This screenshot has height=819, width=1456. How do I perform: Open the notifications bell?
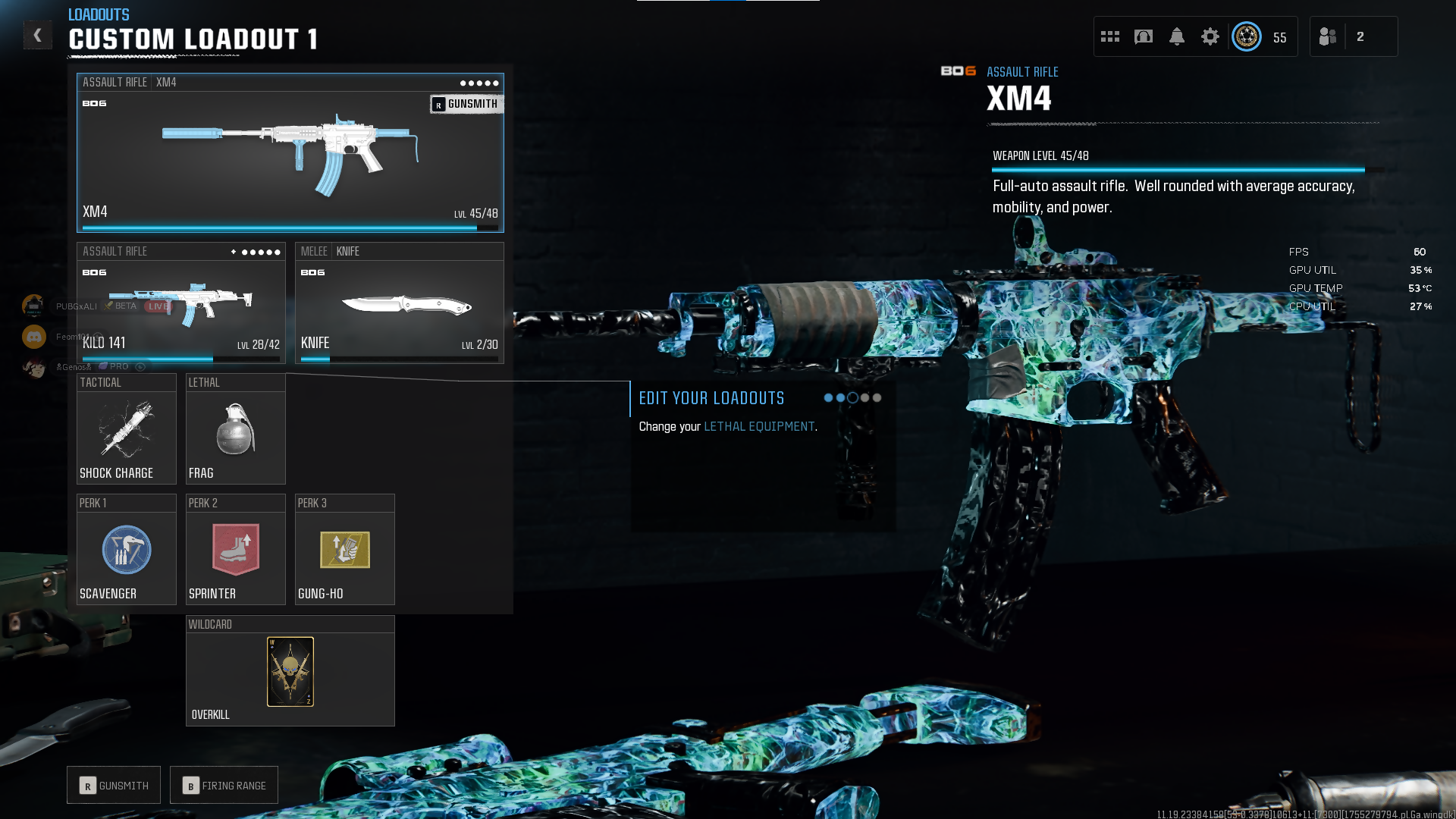1177,36
